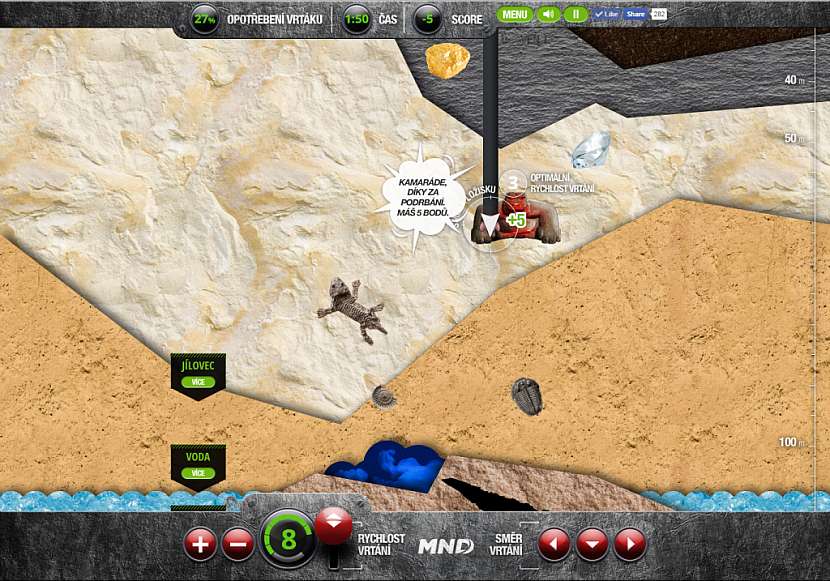Screen dimensions: 830x581
Task: Click the Facebook Like button
Action: [x=606, y=15]
